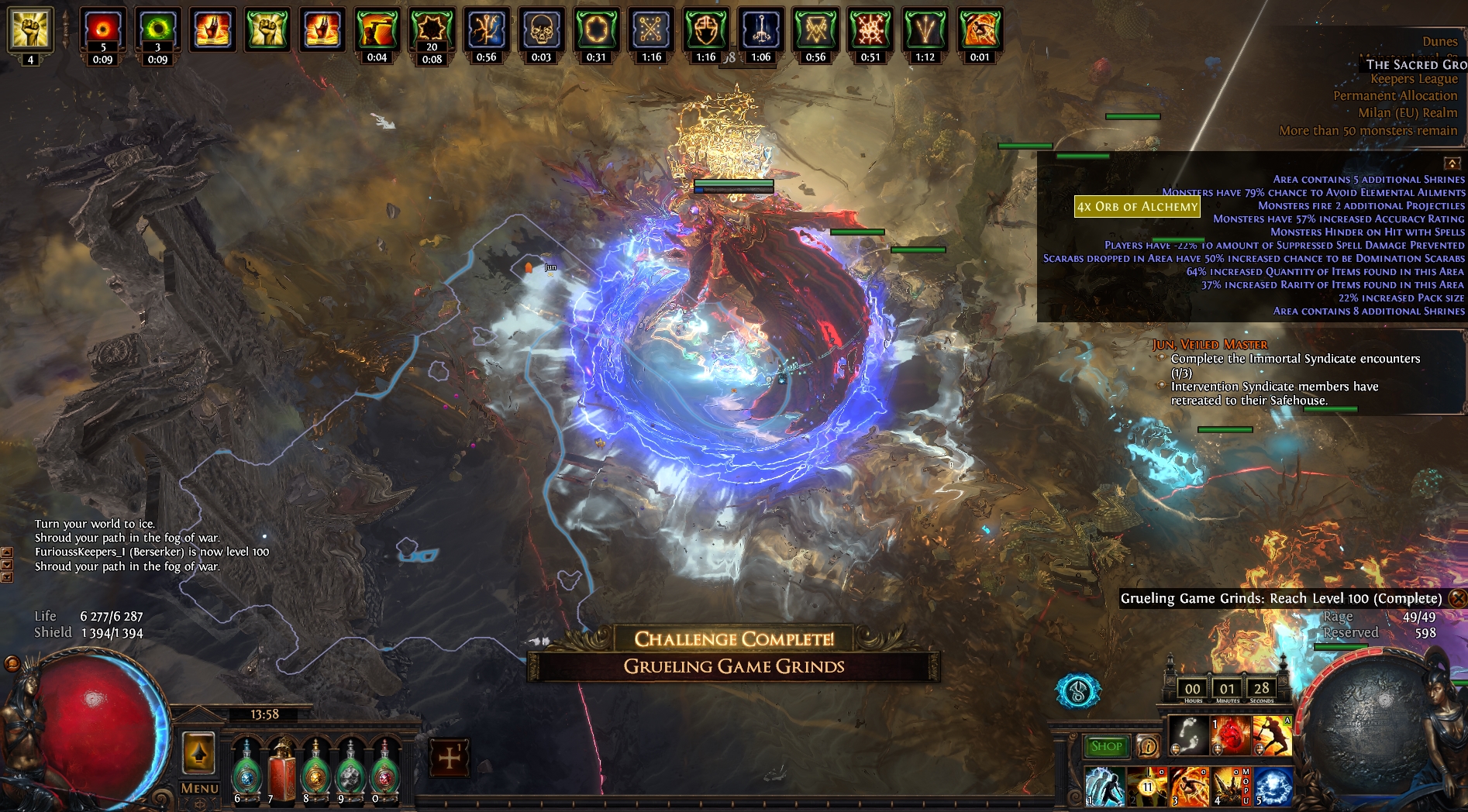Dismiss the Grueling Game Grinds challenge notification
The height and width of the screenshot is (812, 1468).
point(1458,598)
